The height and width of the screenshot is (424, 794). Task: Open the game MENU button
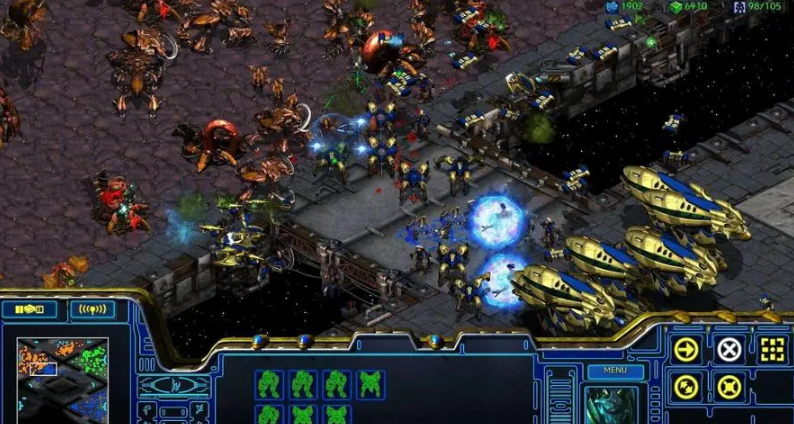(615, 371)
